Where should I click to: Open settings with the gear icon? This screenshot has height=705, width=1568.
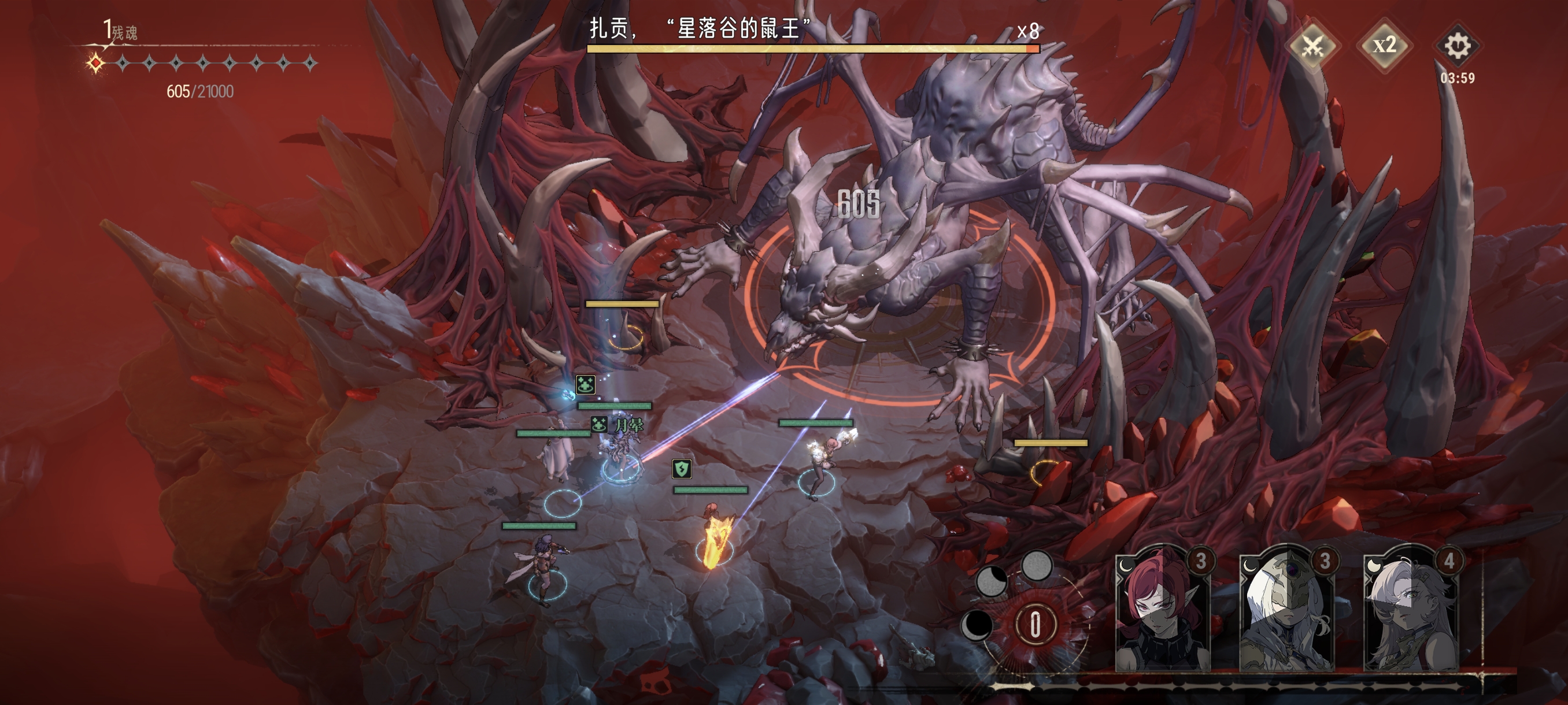pos(1457,46)
